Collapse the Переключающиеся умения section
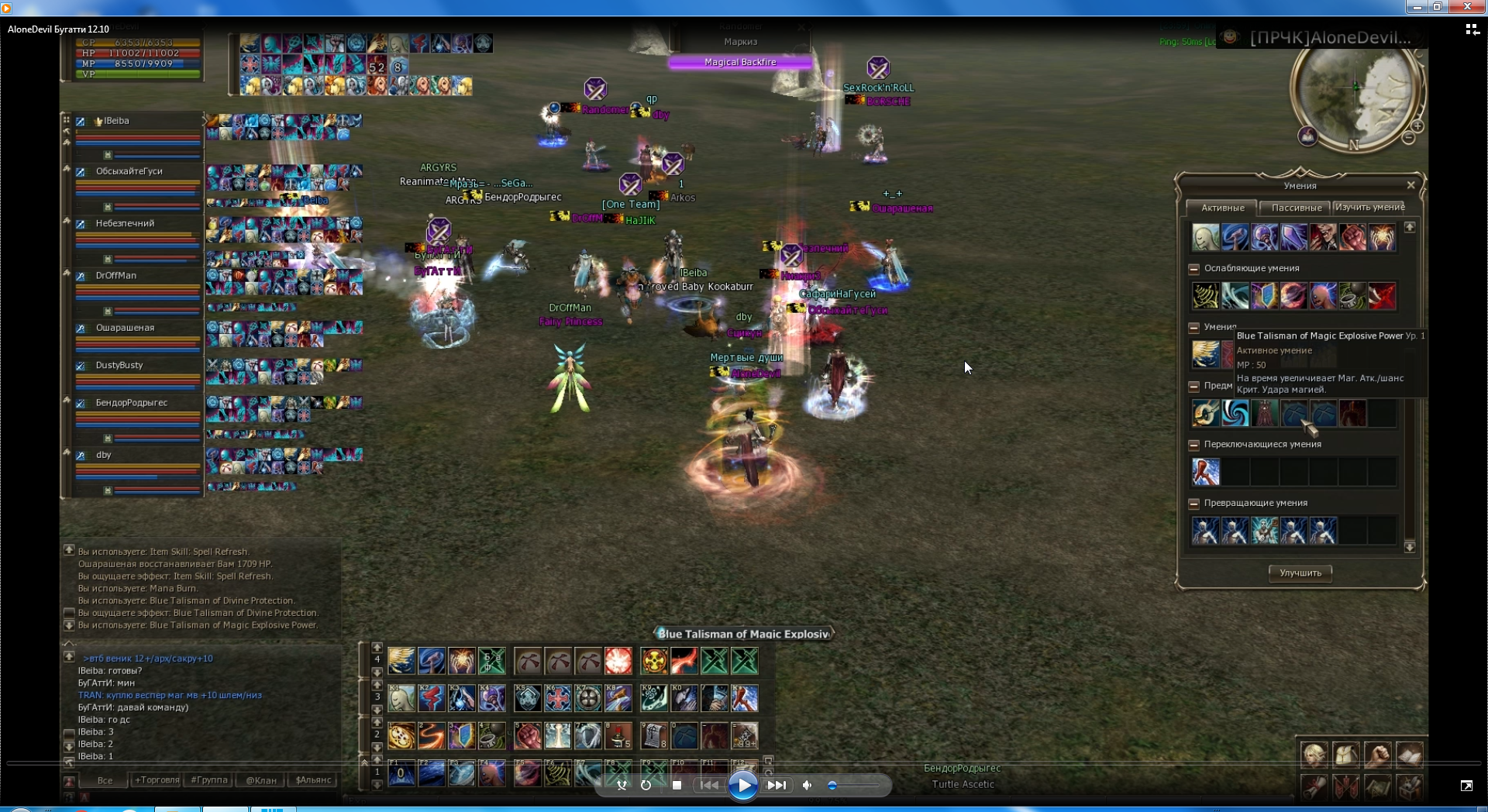Viewport: 1488px width, 812px height. 1193,445
